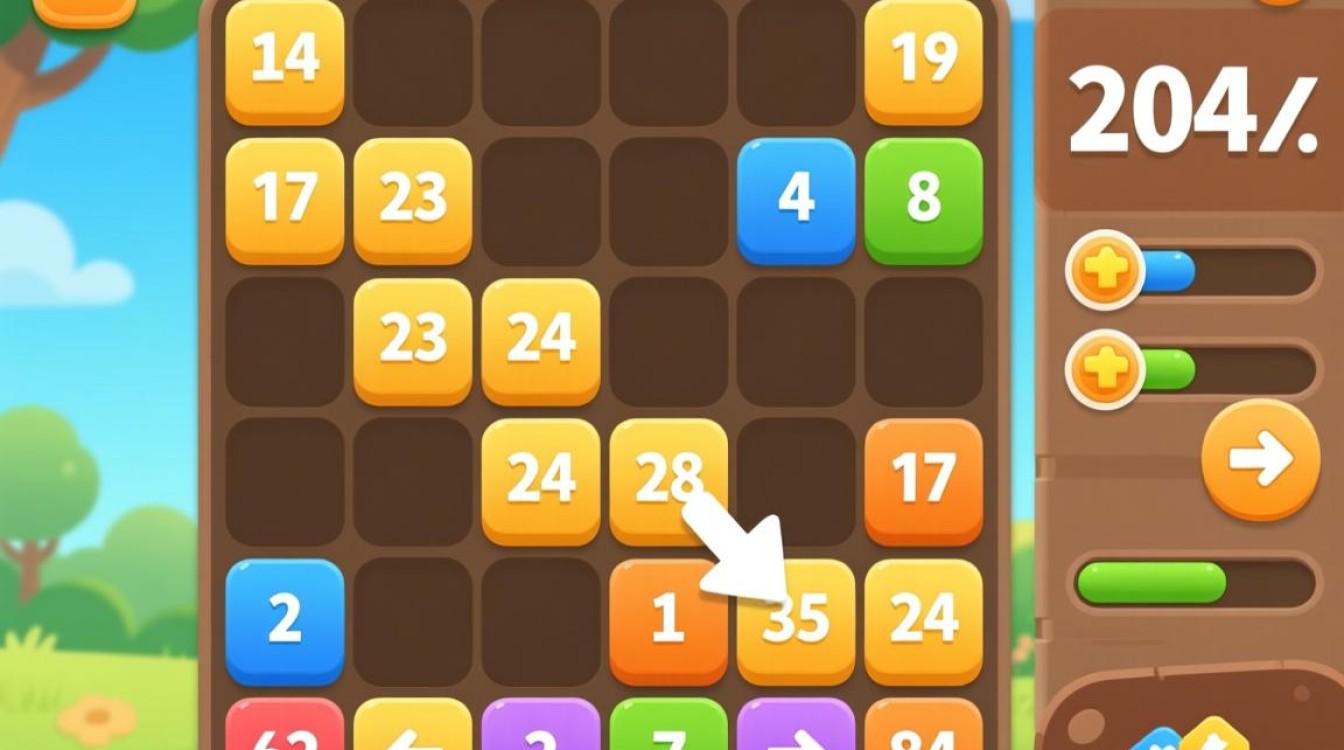1344x750 pixels.
Task: Select the orange 1 tile
Action: coord(667,618)
